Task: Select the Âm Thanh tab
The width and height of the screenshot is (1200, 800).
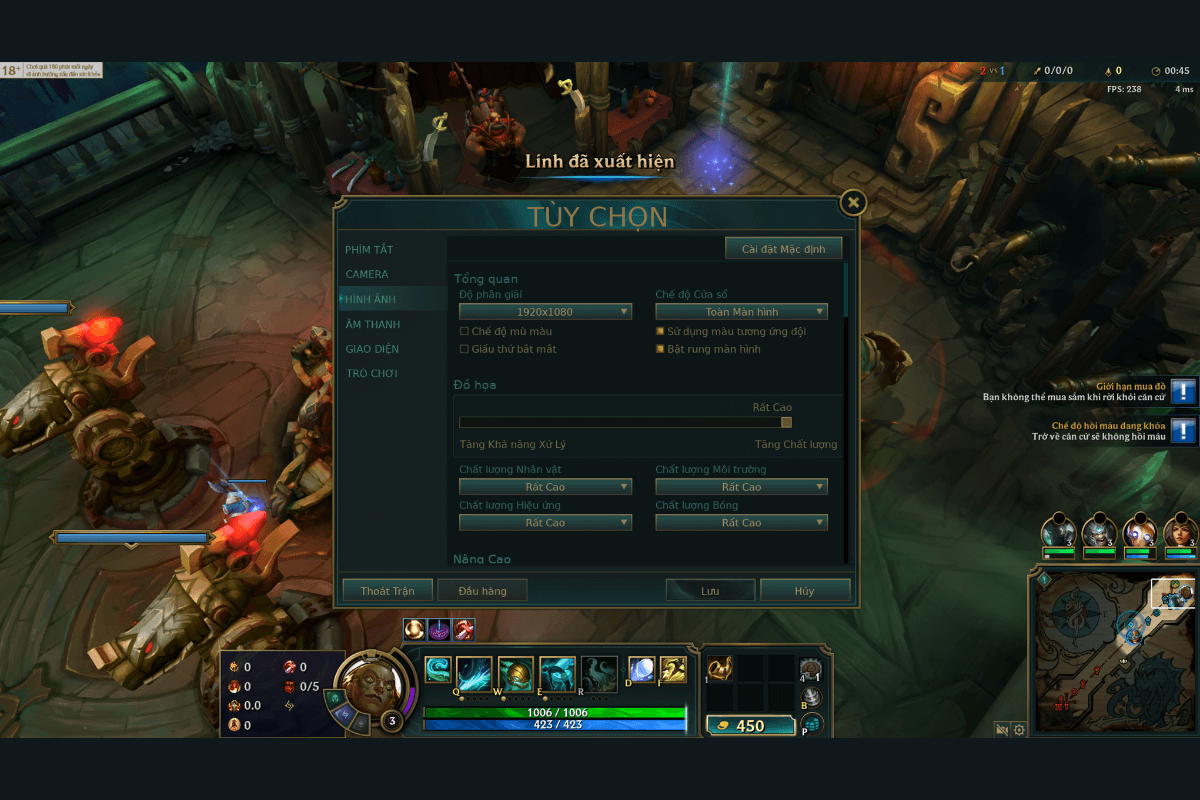Action: pyautogui.click(x=372, y=324)
